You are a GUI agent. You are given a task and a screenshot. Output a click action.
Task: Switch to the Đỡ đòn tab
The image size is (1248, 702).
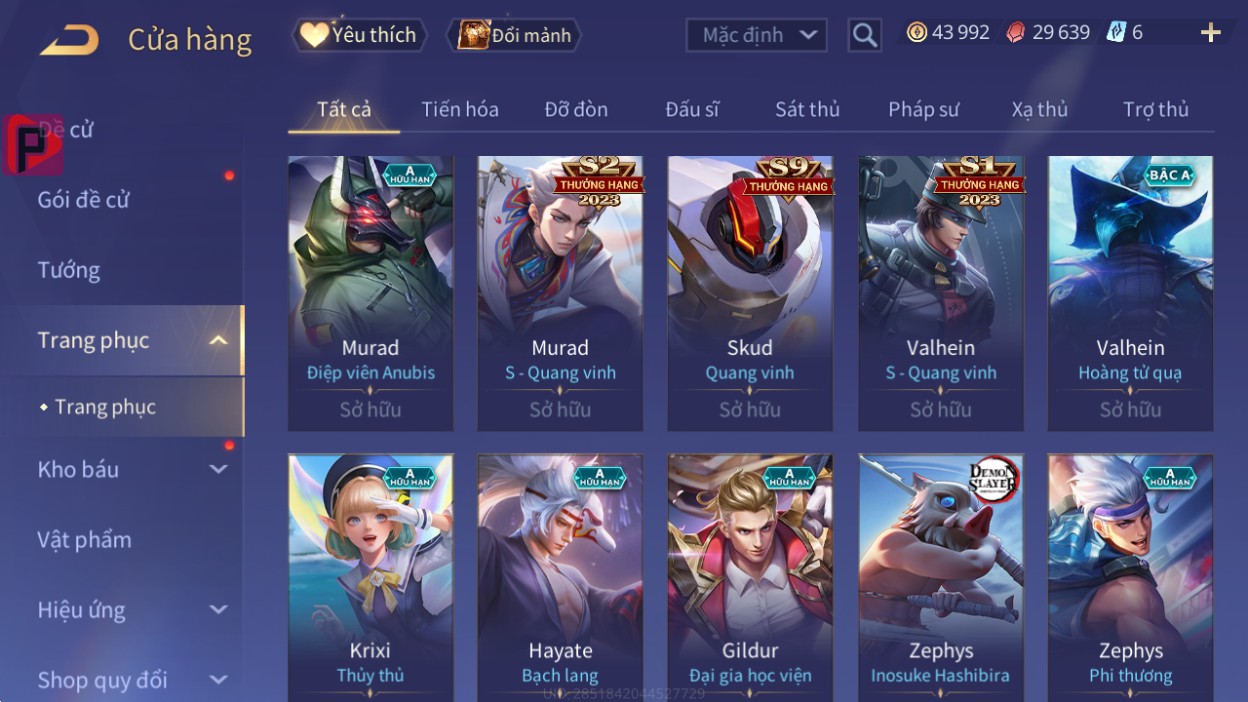coord(576,109)
